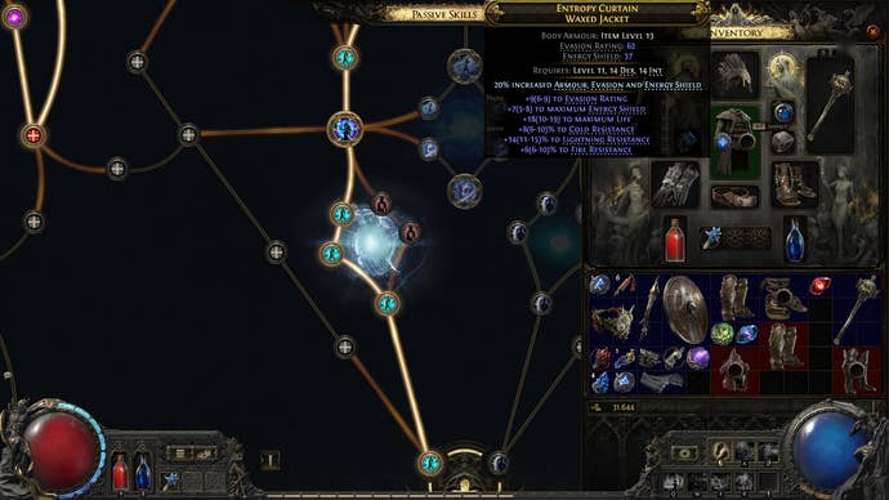Pick the purple gem in the backpack
The width and height of the screenshot is (889, 500).
tap(698, 357)
